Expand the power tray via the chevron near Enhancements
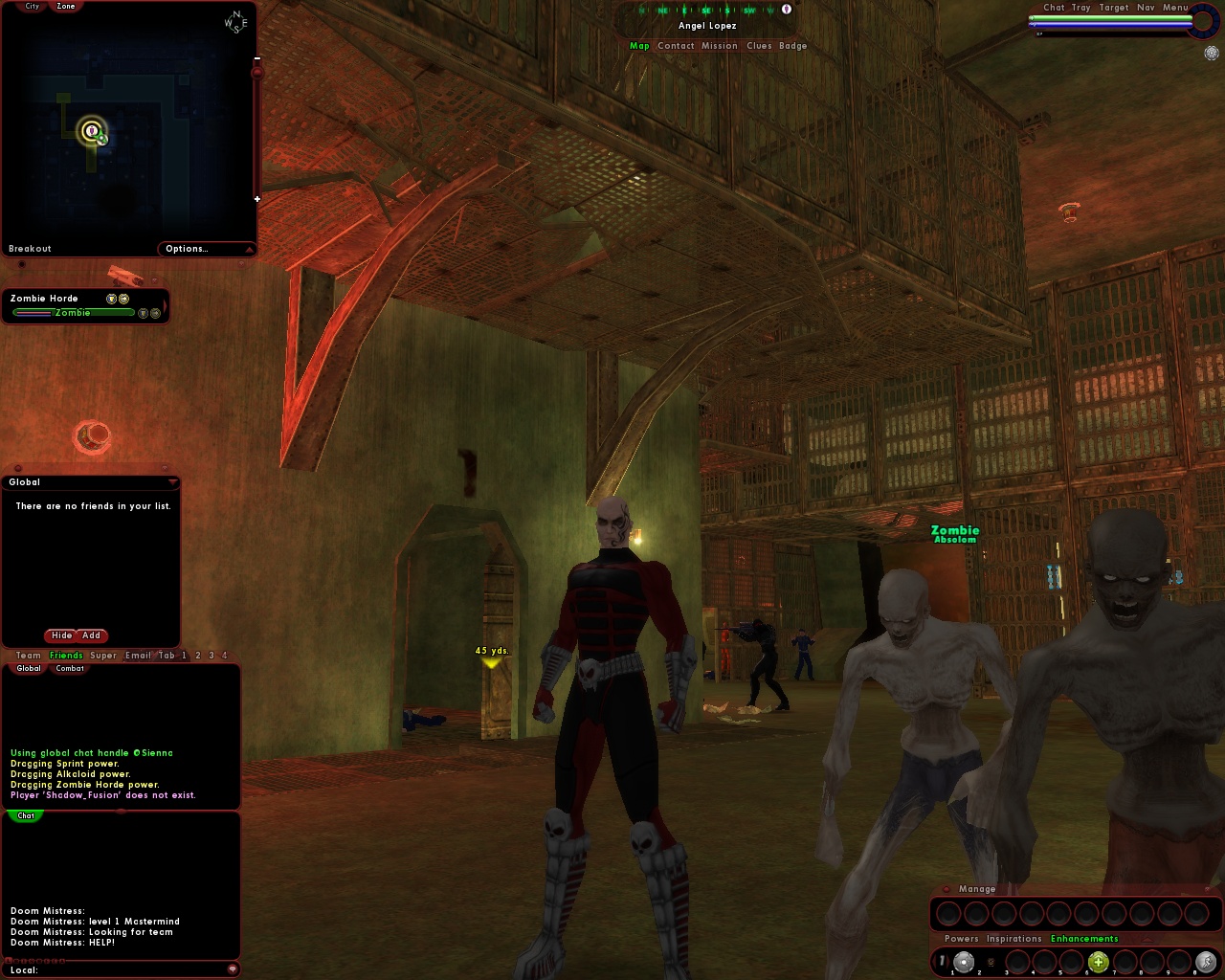1225x980 pixels. coord(1146,939)
